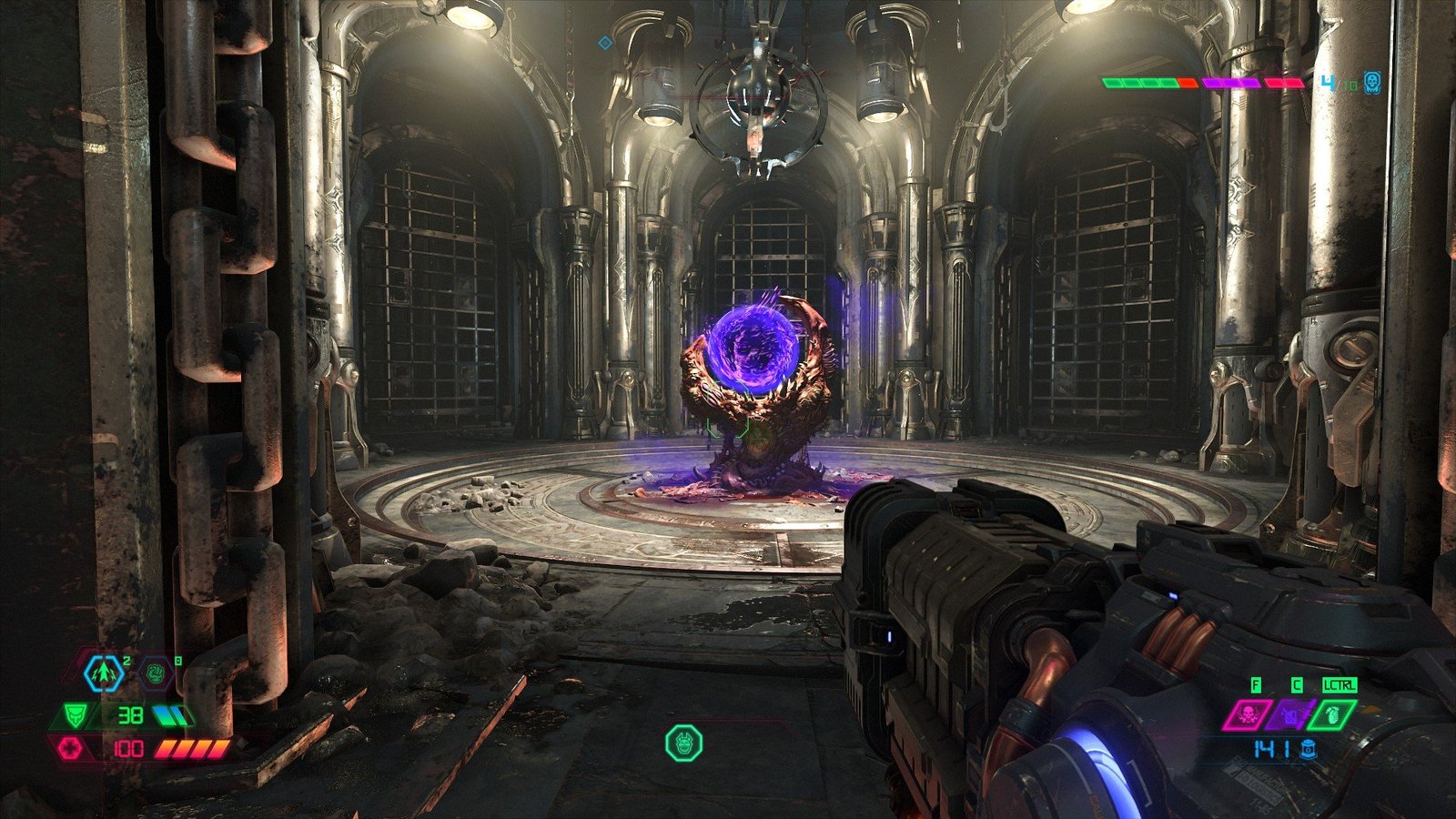Select the pink Flame Belch skull icon

pyautogui.click(x=1248, y=715)
